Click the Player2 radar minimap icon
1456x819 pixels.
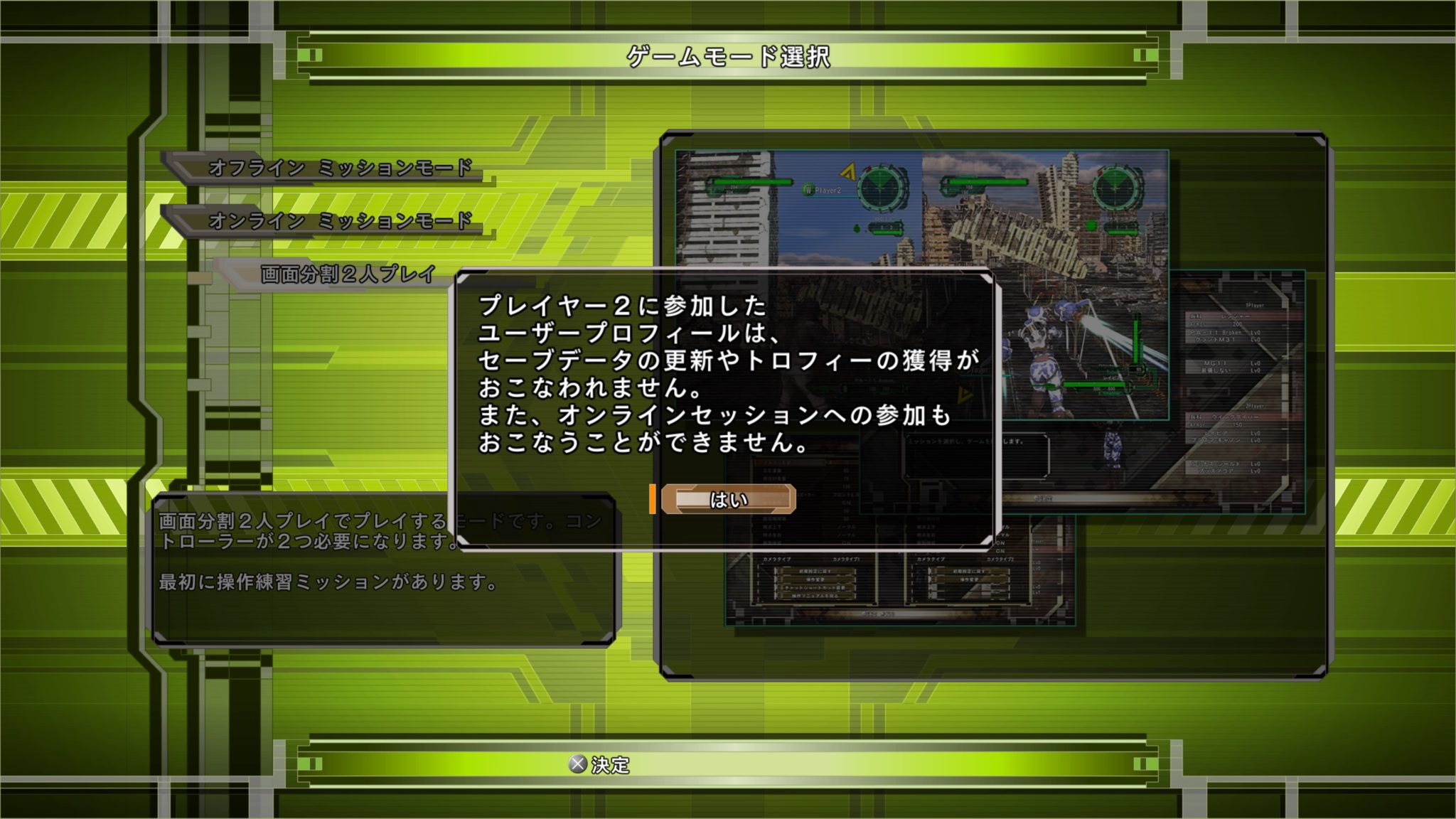[879, 188]
